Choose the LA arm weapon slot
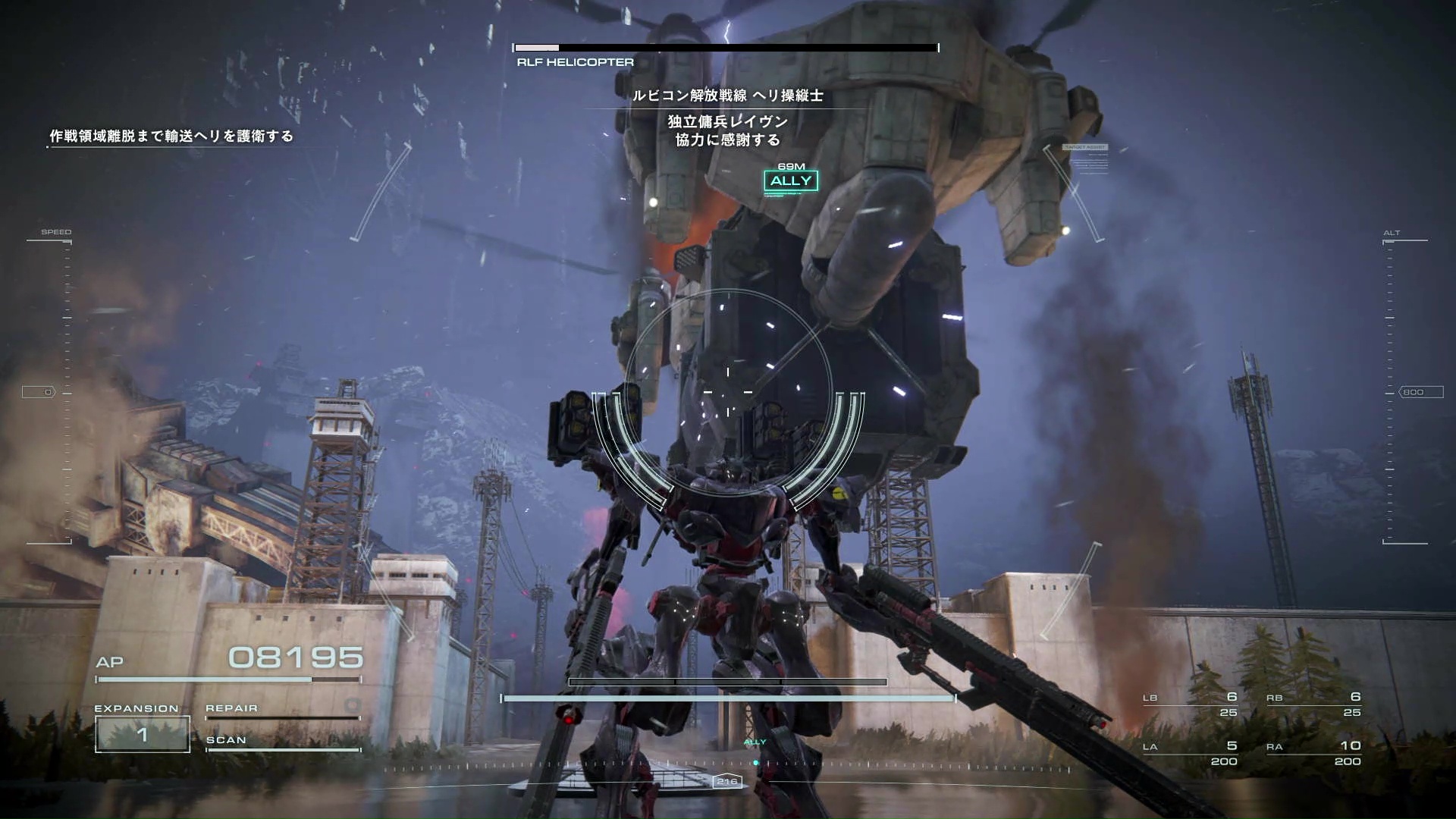1456x819 pixels. [1191, 753]
